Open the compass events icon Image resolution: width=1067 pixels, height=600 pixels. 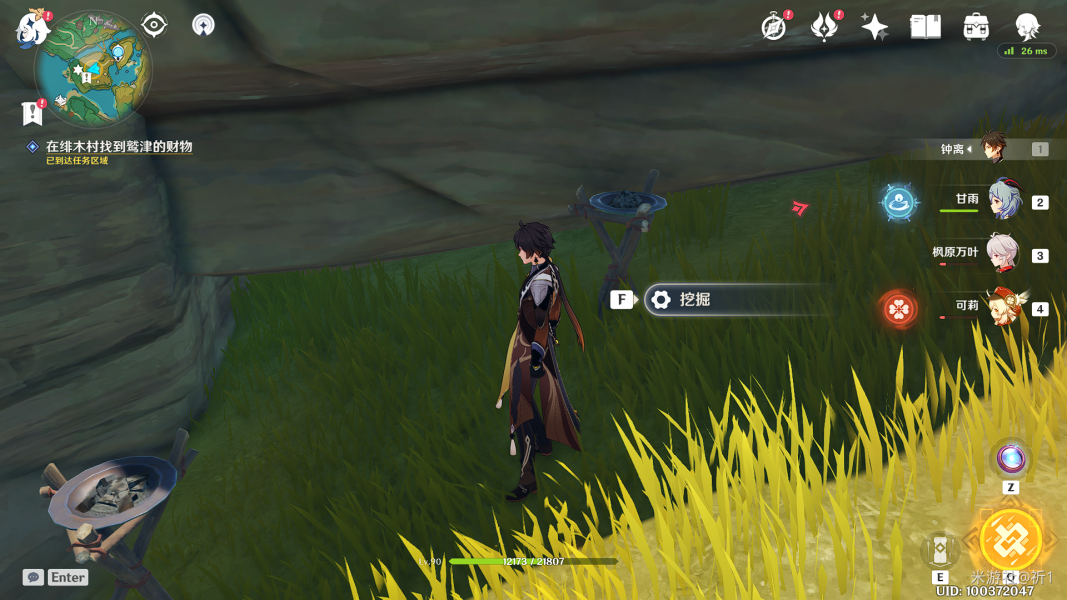pyautogui.click(x=774, y=27)
